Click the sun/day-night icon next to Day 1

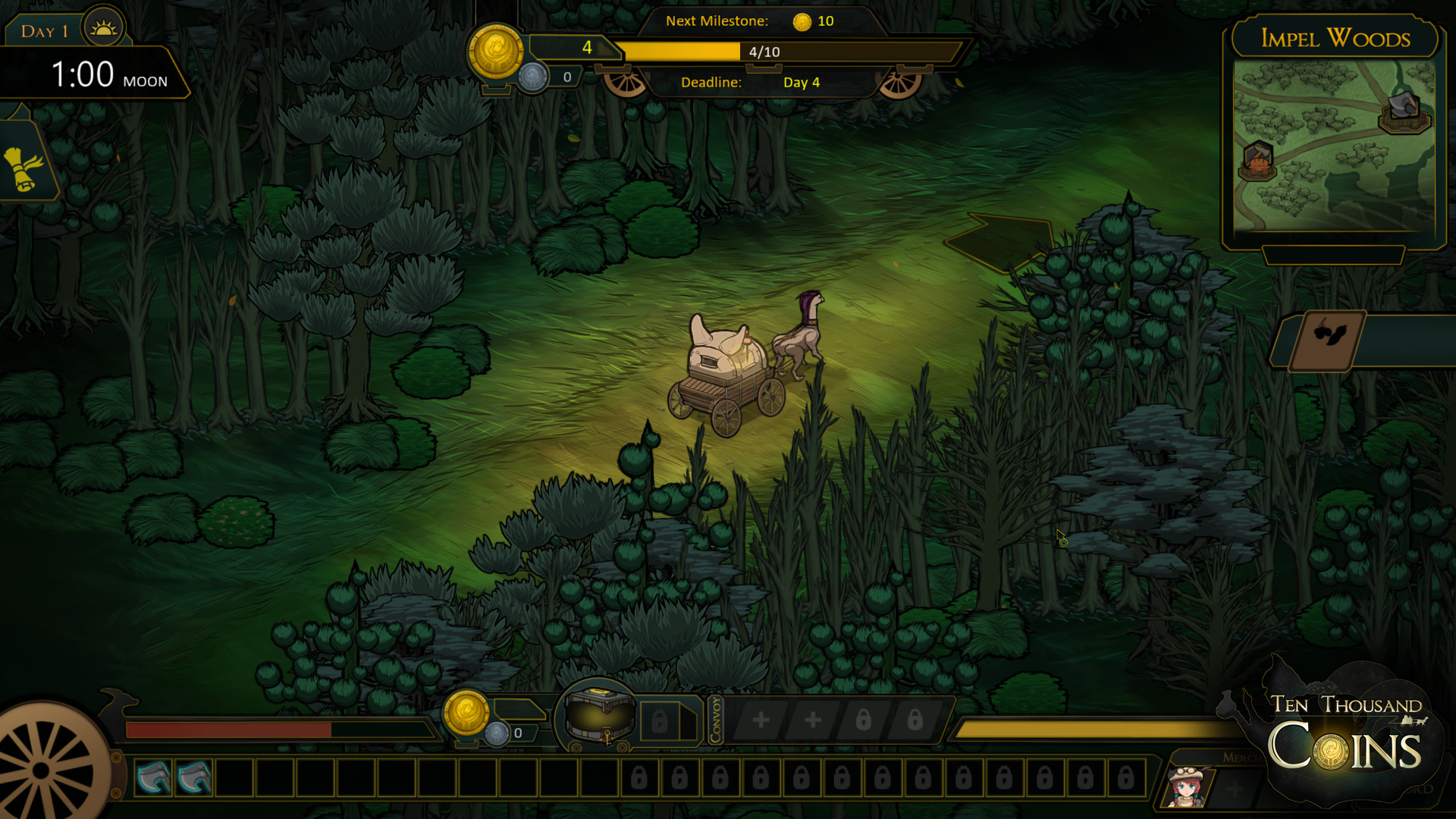[x=103, y=27]
